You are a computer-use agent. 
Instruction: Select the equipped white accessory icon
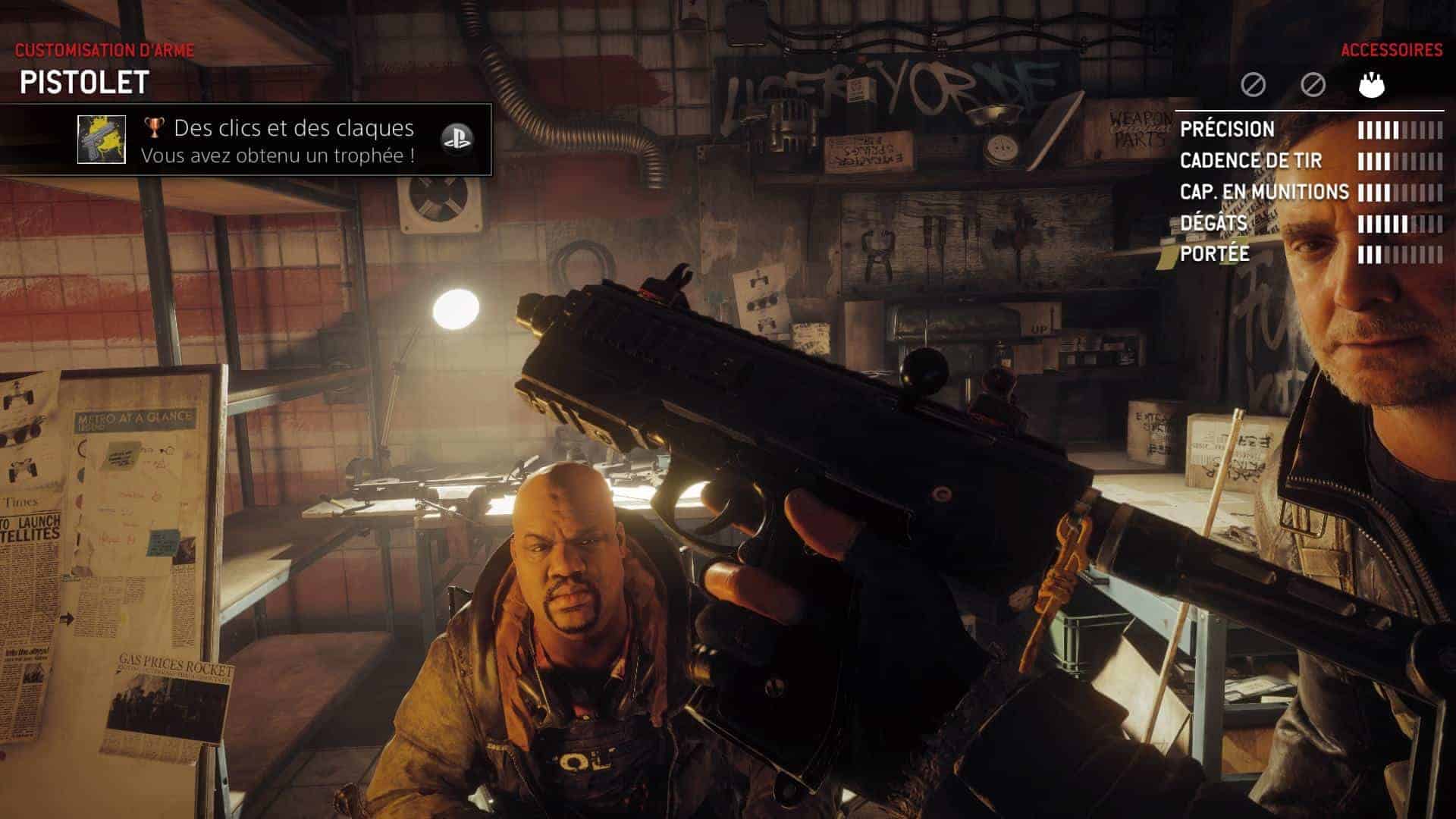(1371, 86)
